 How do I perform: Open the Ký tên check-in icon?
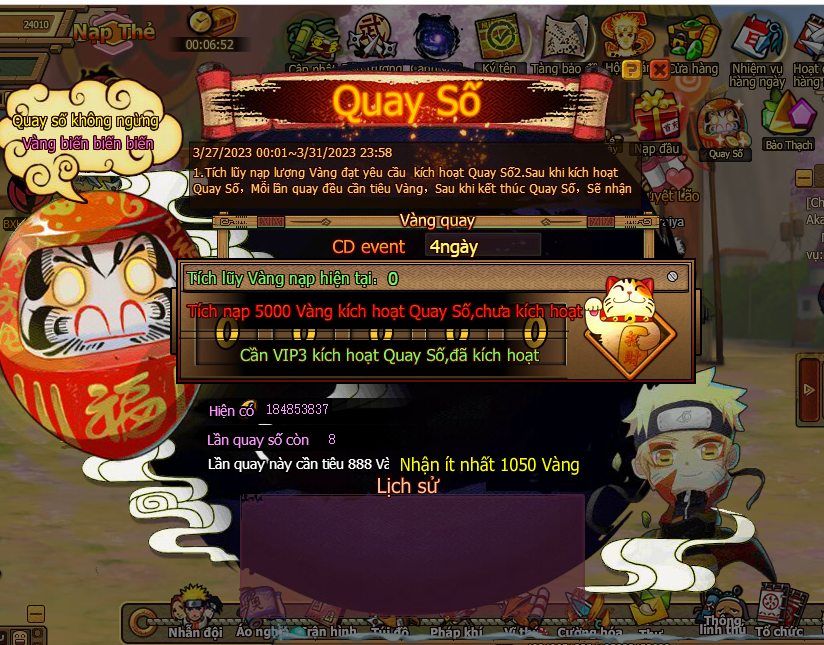coord(498,45)
